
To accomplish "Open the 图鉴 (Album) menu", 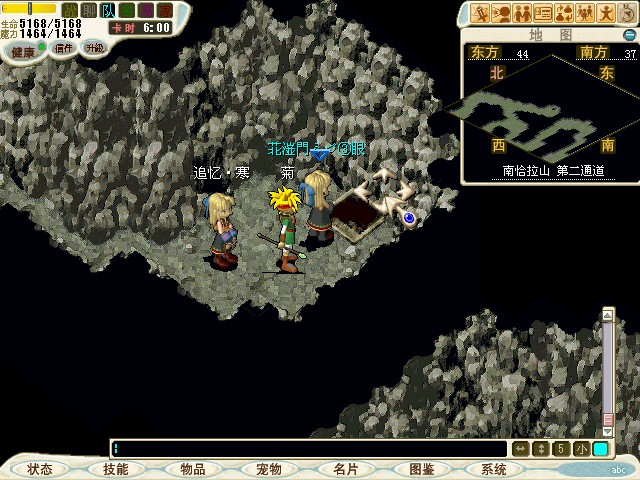I will pos(421,469).
